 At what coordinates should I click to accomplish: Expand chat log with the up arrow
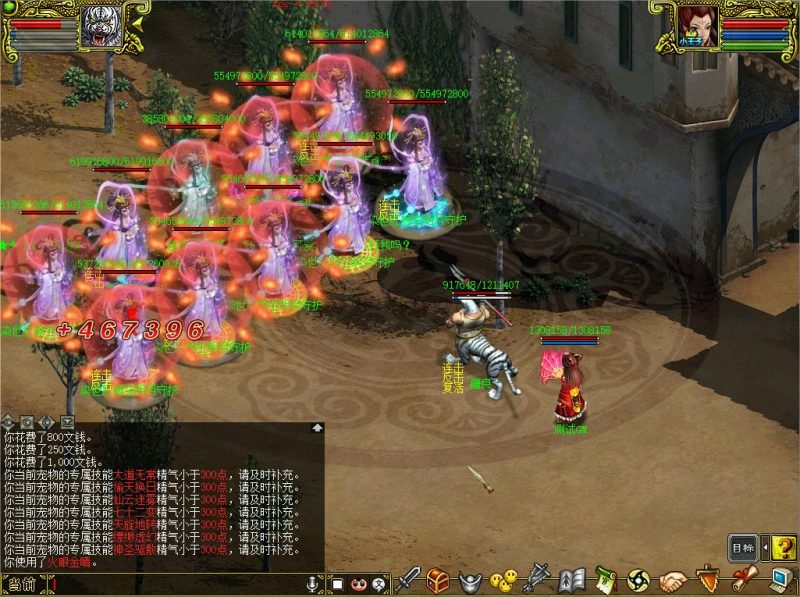pos(318,427)
